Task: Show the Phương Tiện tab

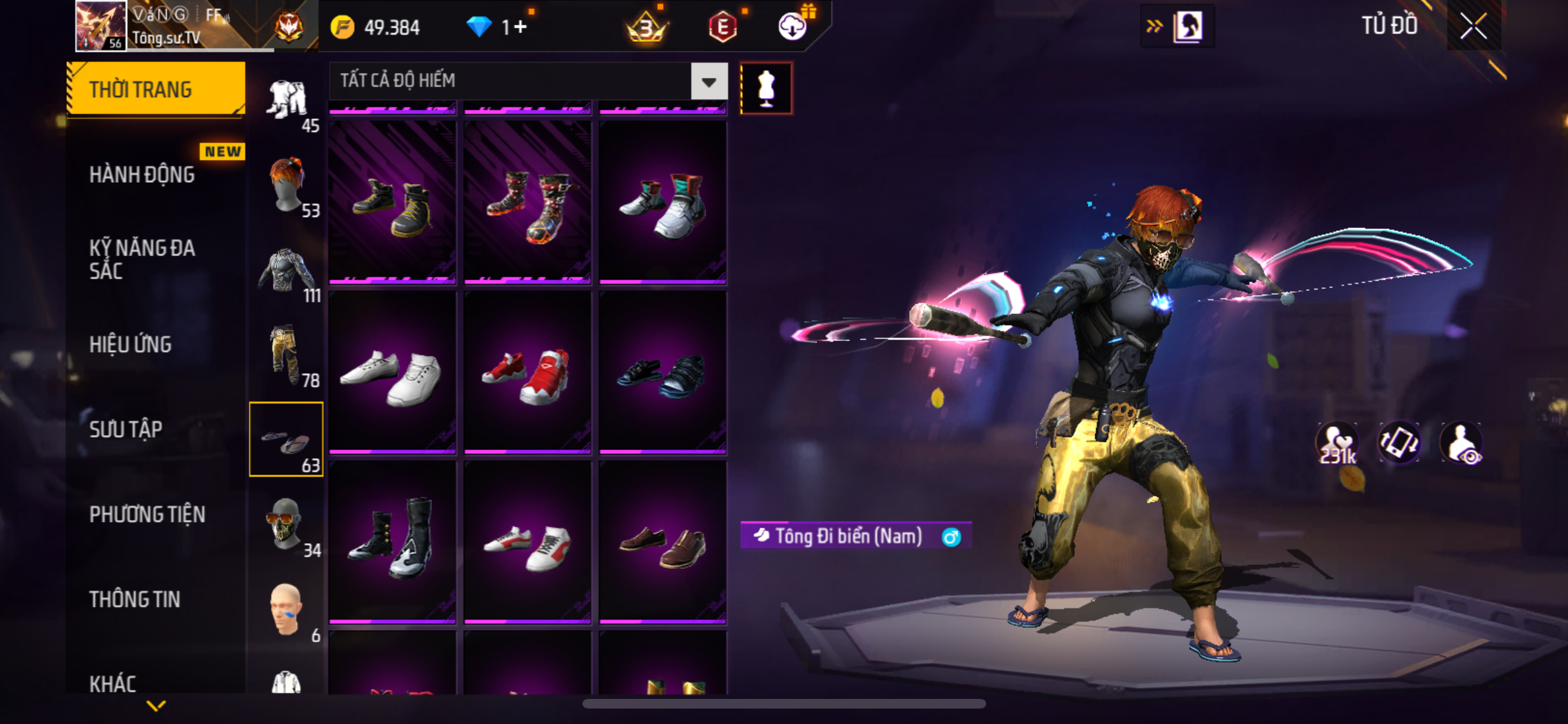Action: (147, 514)
